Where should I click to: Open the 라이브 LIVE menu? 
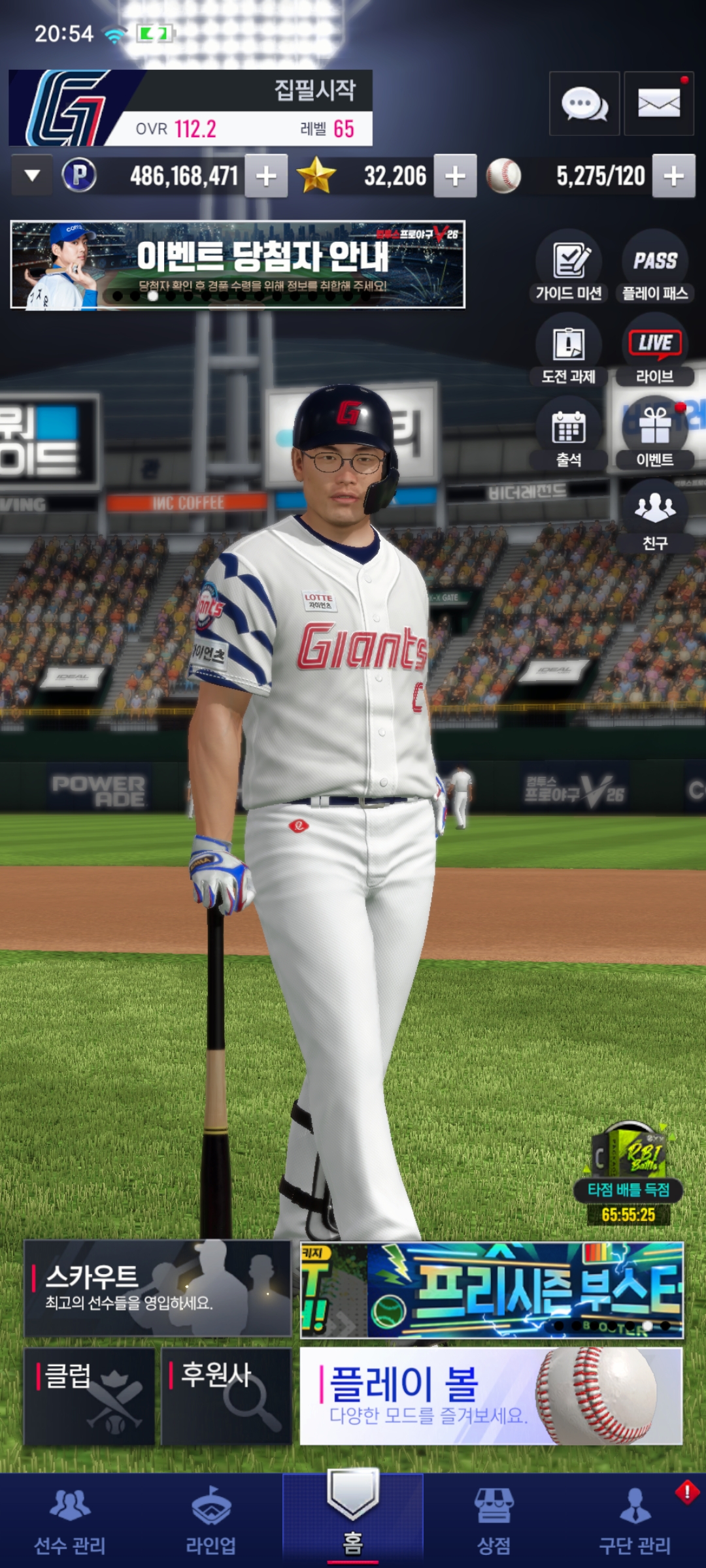655,350
